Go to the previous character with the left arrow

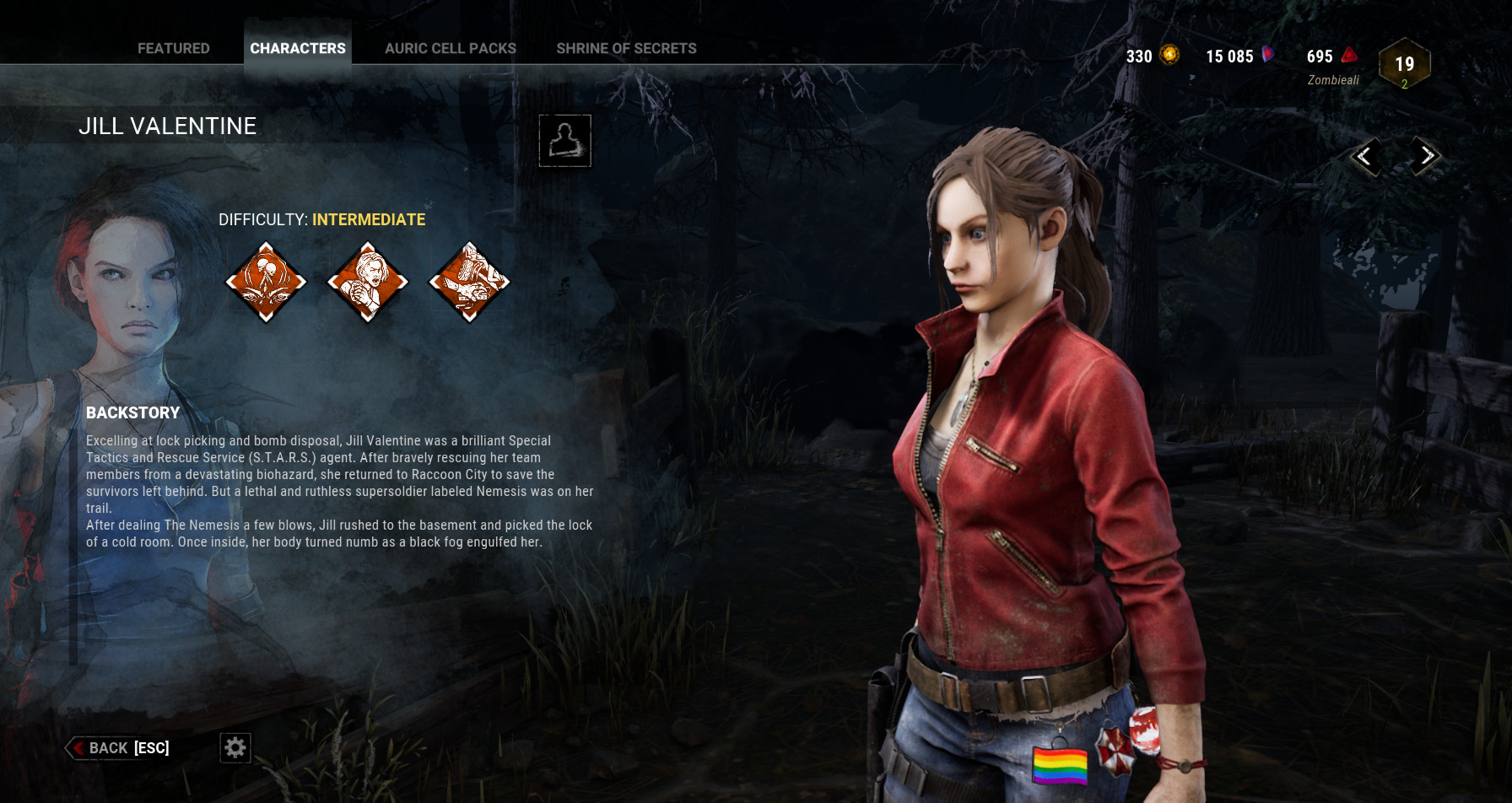pos(1366,158)
